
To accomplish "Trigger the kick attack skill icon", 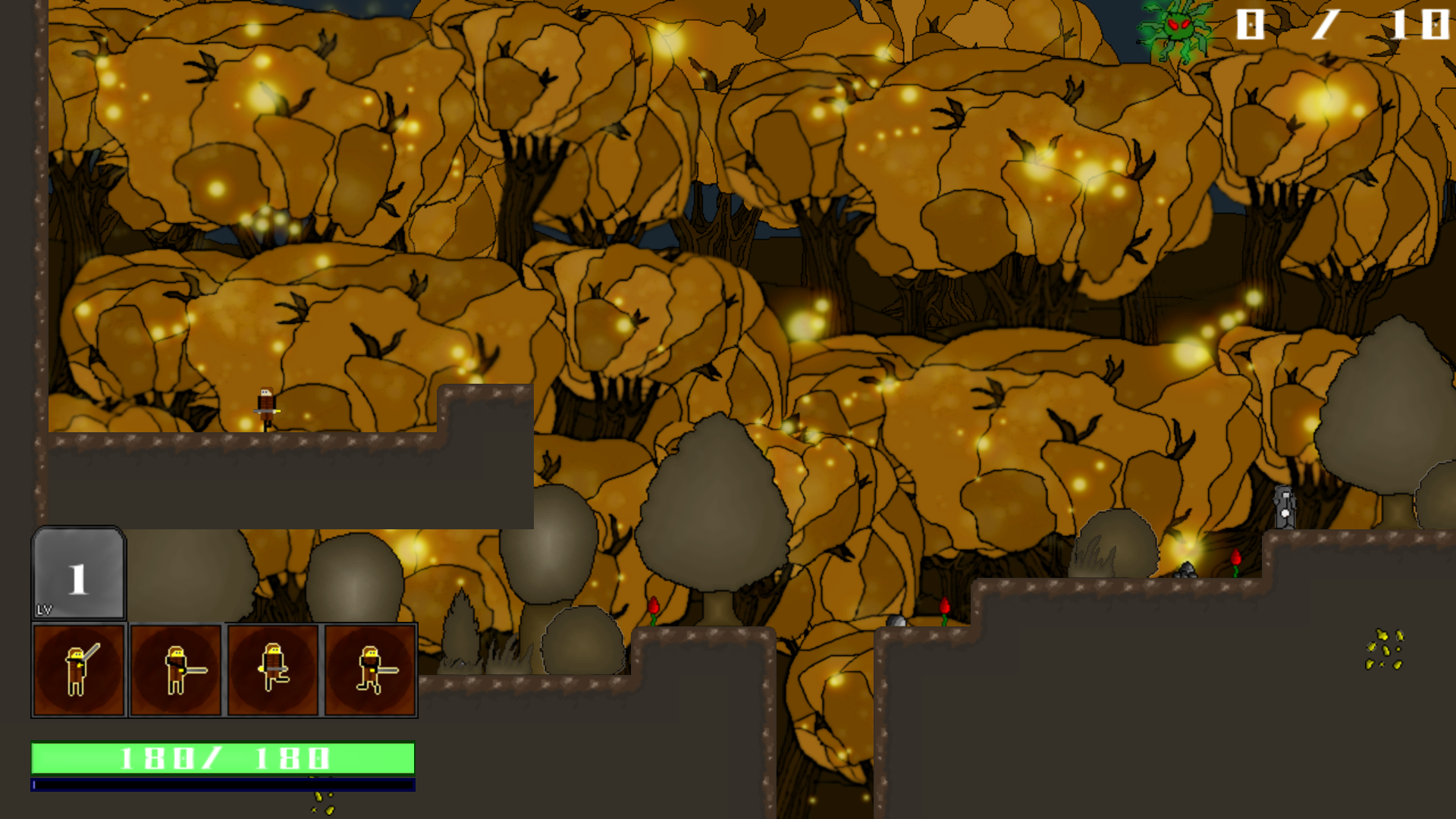I will pyautogui.click(x=273, y=670).
